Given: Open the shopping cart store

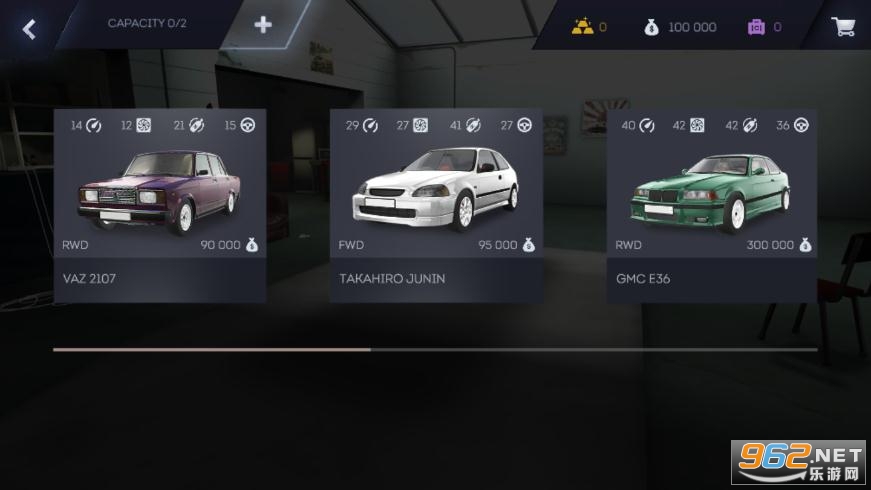Looking at the screenshot, I should coord(842,27).
